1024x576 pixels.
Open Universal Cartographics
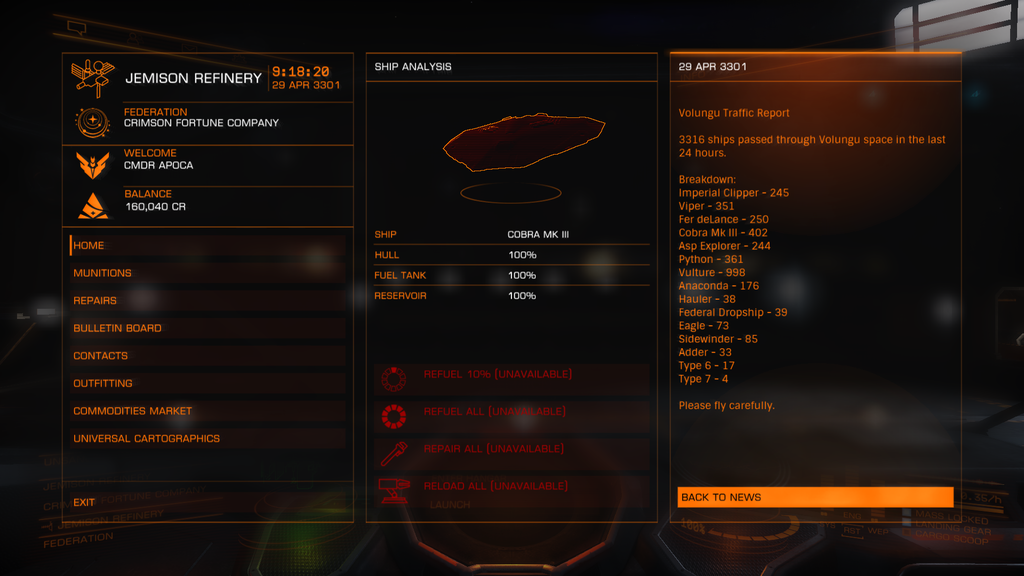tap(147, 438)
